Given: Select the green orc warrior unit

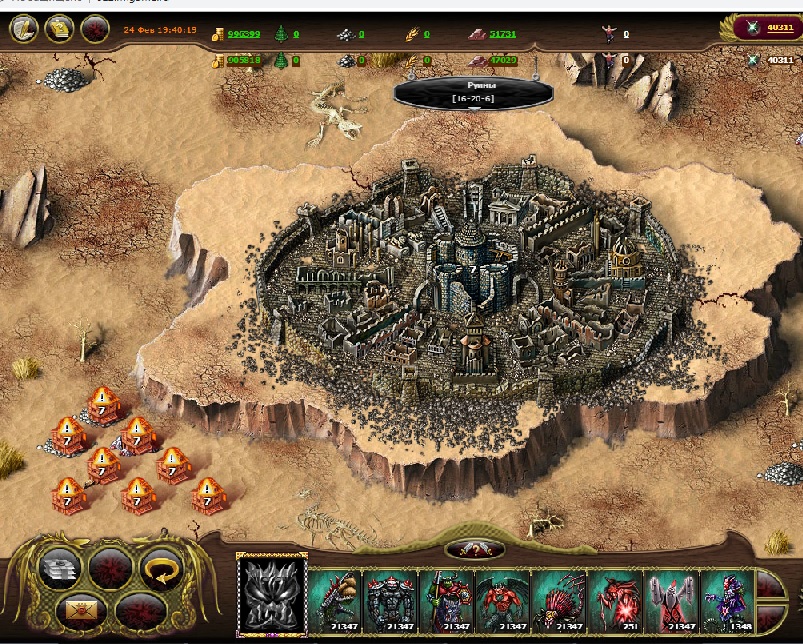Looking at the screenshot, I should (x=446, y=598).
